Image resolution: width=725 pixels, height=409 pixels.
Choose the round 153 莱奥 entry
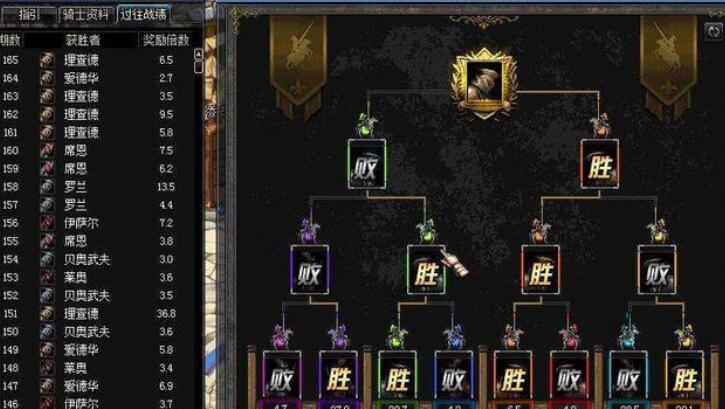[100, 277]
